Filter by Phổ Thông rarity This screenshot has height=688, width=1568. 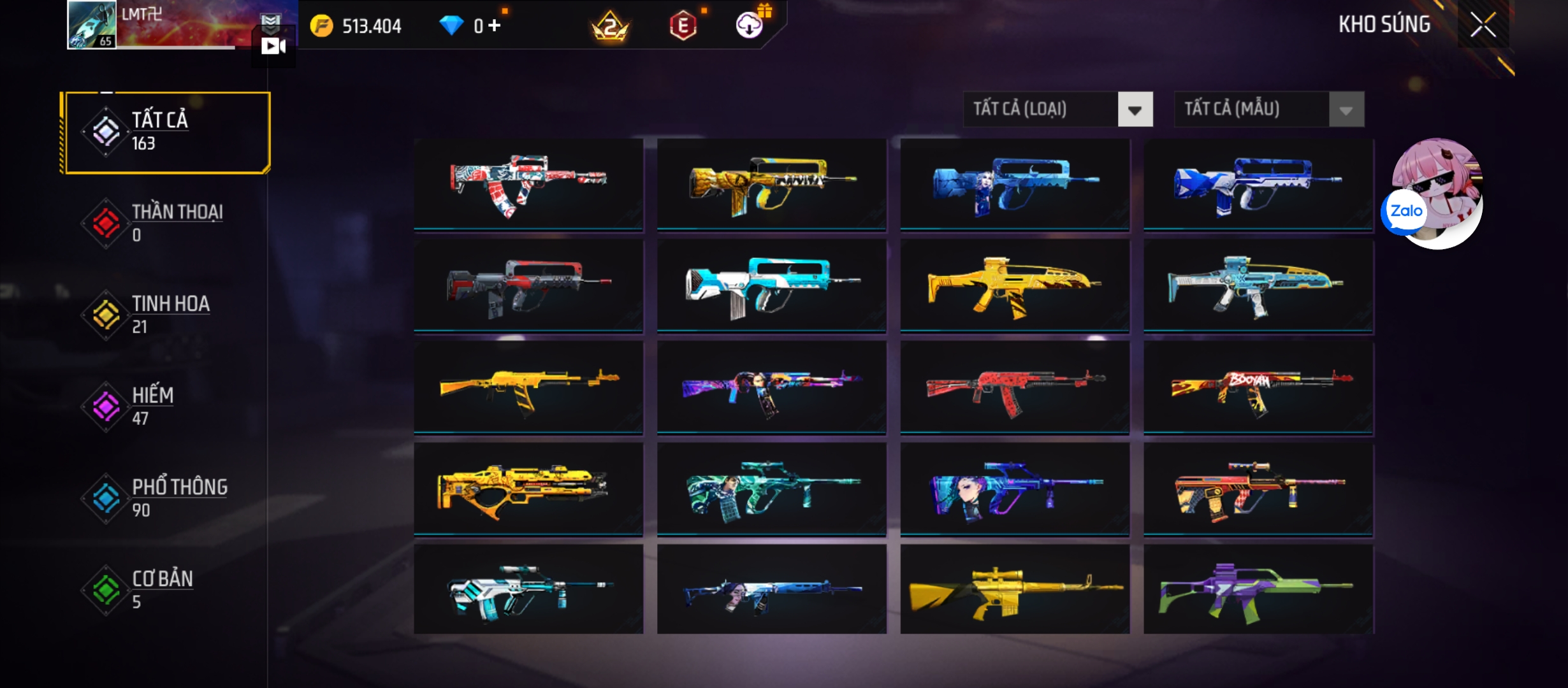click(x=167, y=498)
